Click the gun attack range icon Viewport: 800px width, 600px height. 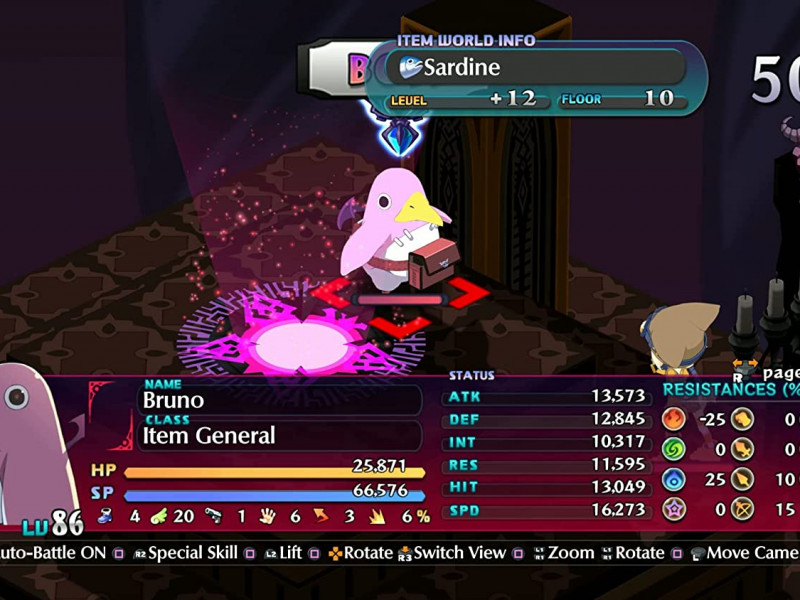tap(211, 516)
